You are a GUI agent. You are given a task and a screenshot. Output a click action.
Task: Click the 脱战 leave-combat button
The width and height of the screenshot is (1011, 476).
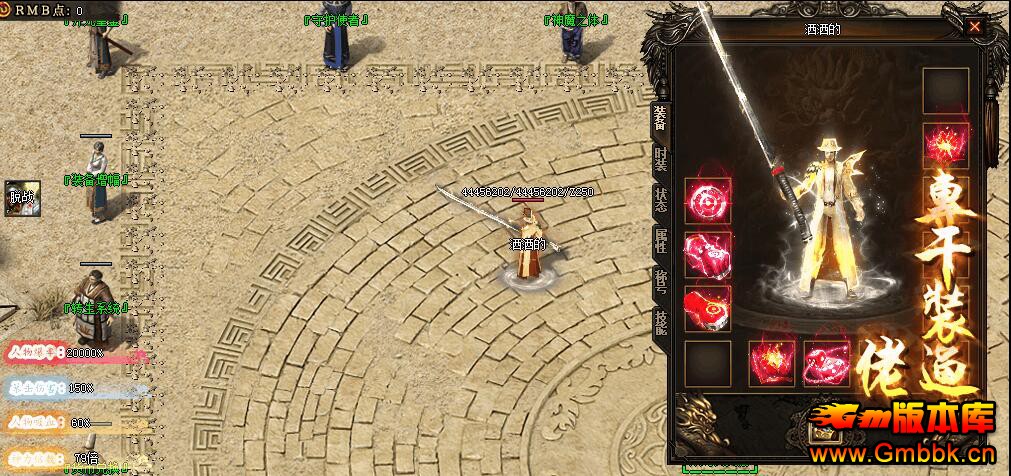tap(21, 197)
